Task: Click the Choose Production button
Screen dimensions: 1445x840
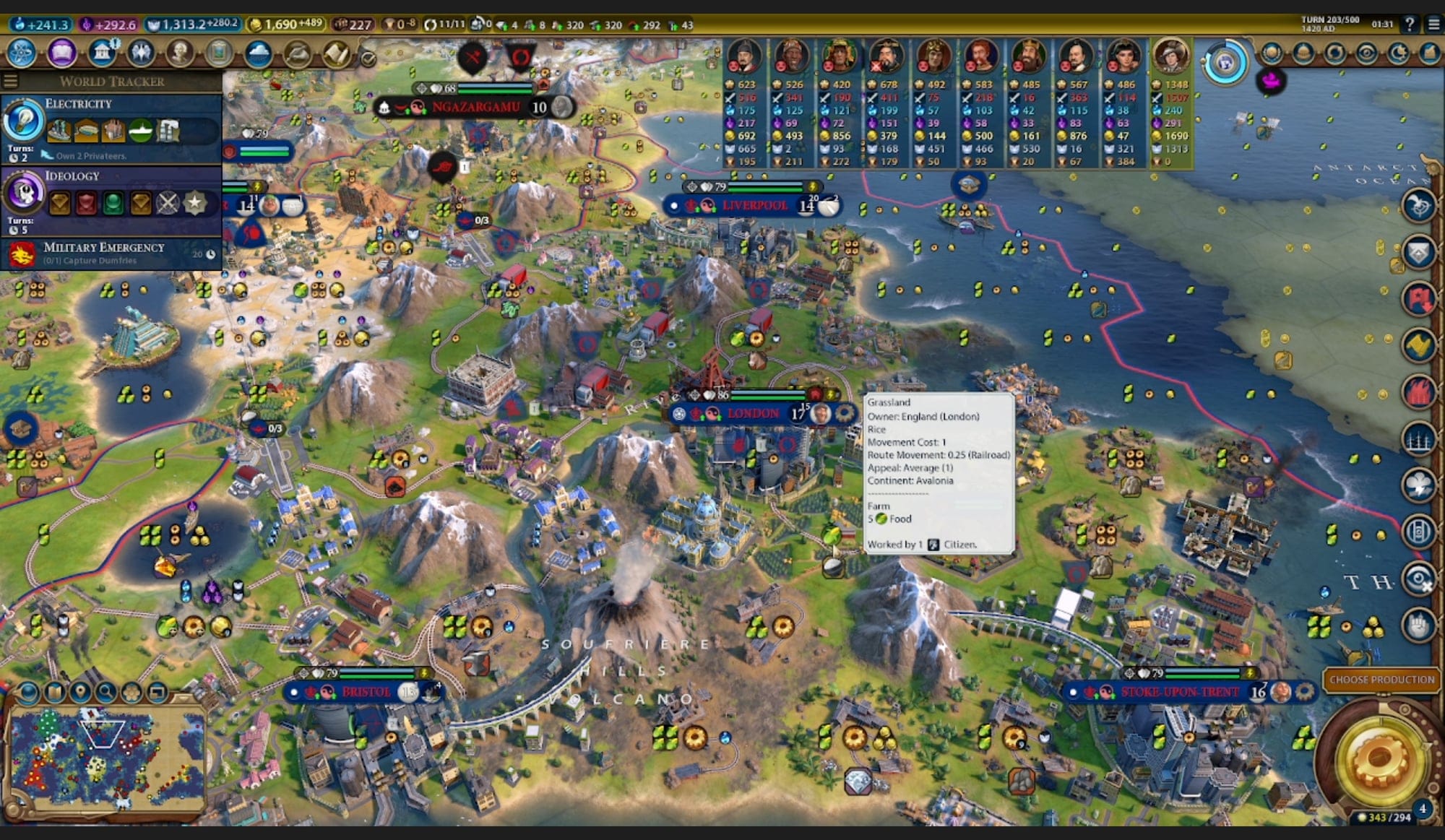Action: point(1381,680)
